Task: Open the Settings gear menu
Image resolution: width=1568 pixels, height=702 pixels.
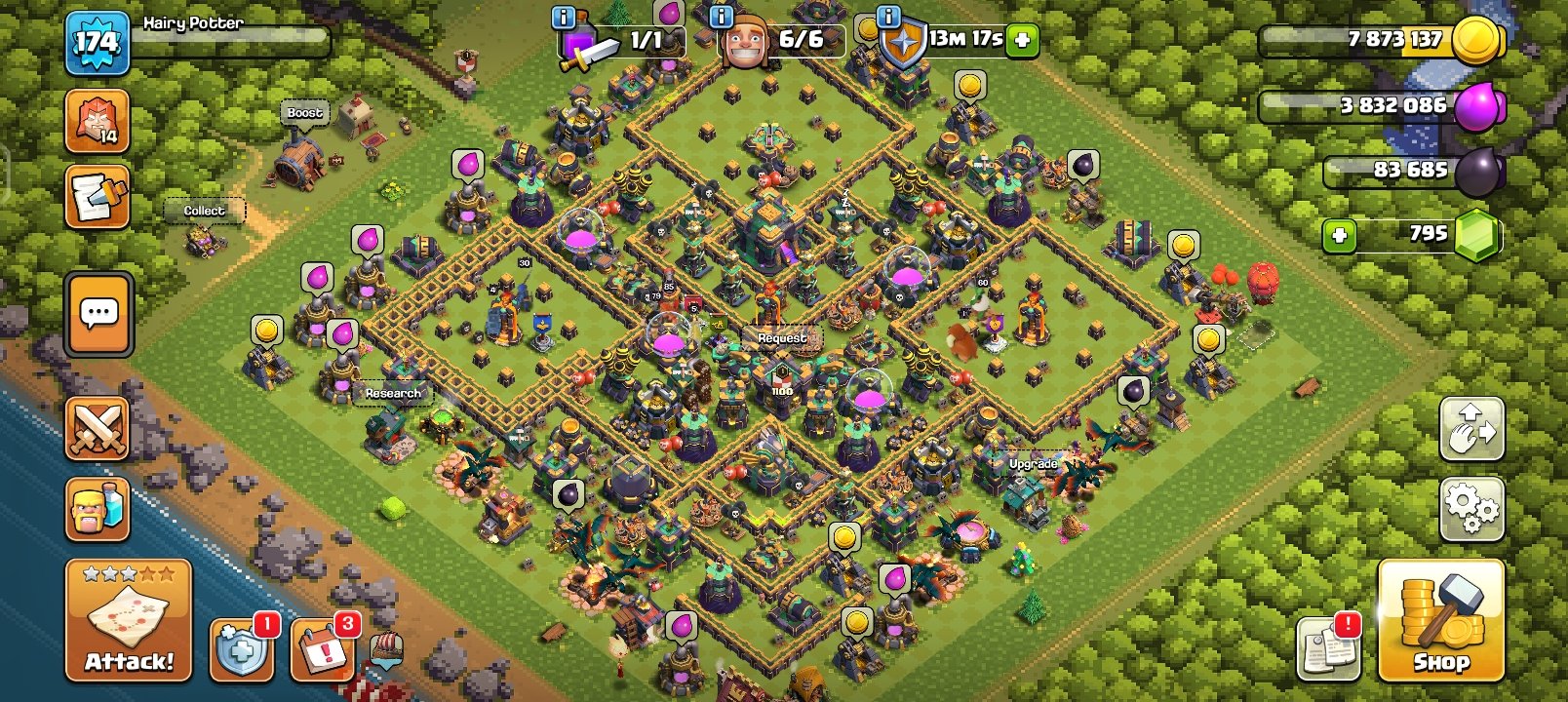Action: tap(1472, 508)
